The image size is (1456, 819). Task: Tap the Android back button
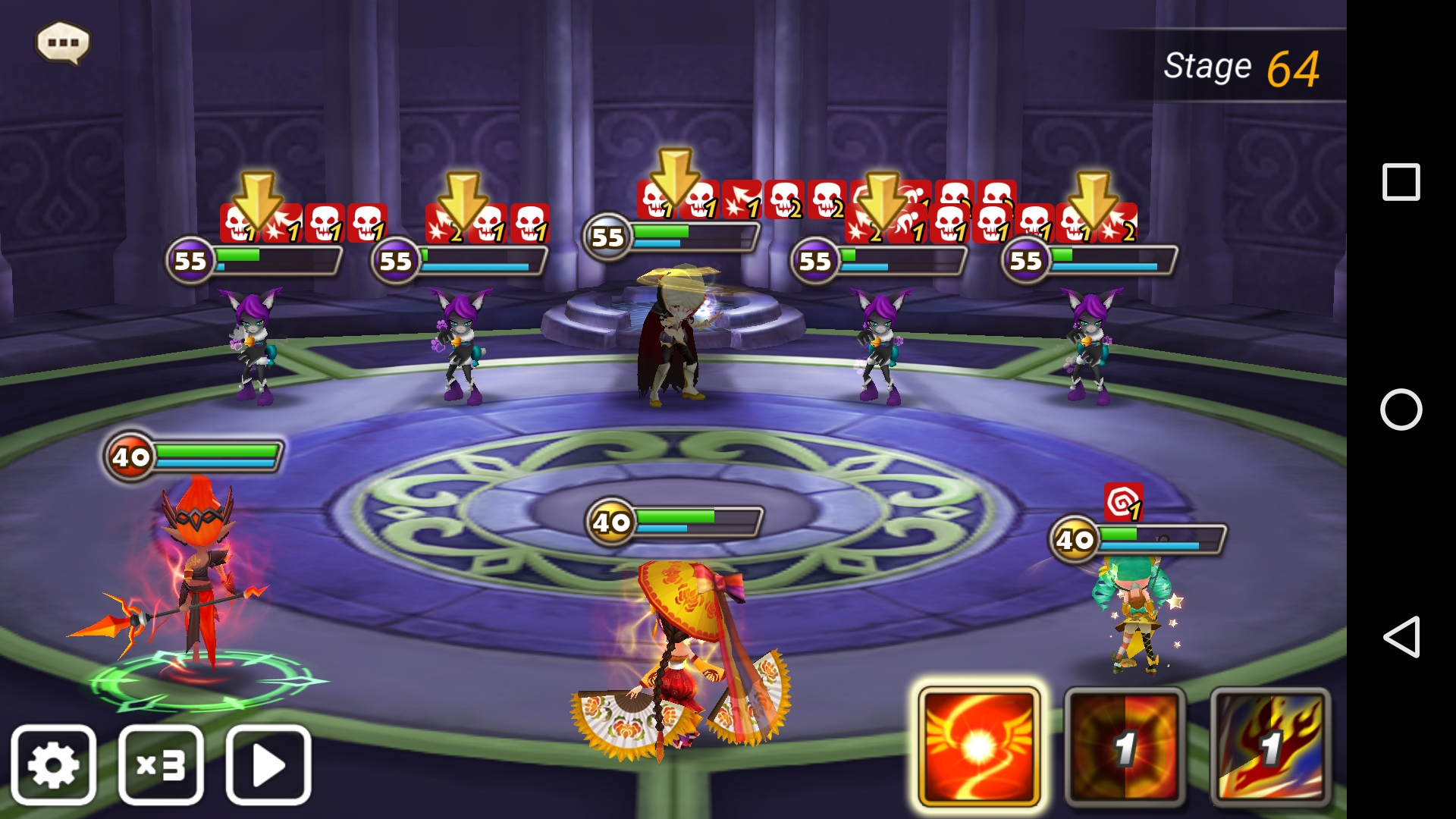coord(1401,636)
